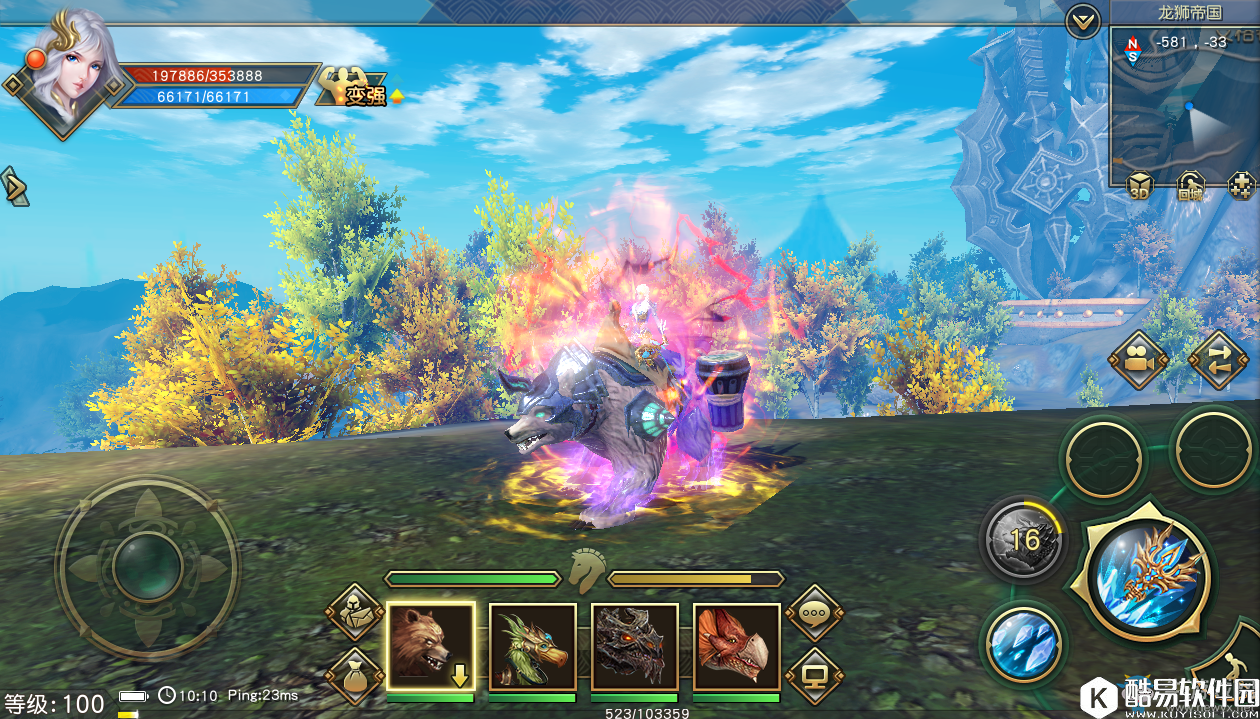This screenshot has height=719, width=1260.
Task: Open the knight helmet character menu
Action: pos(355,612)
